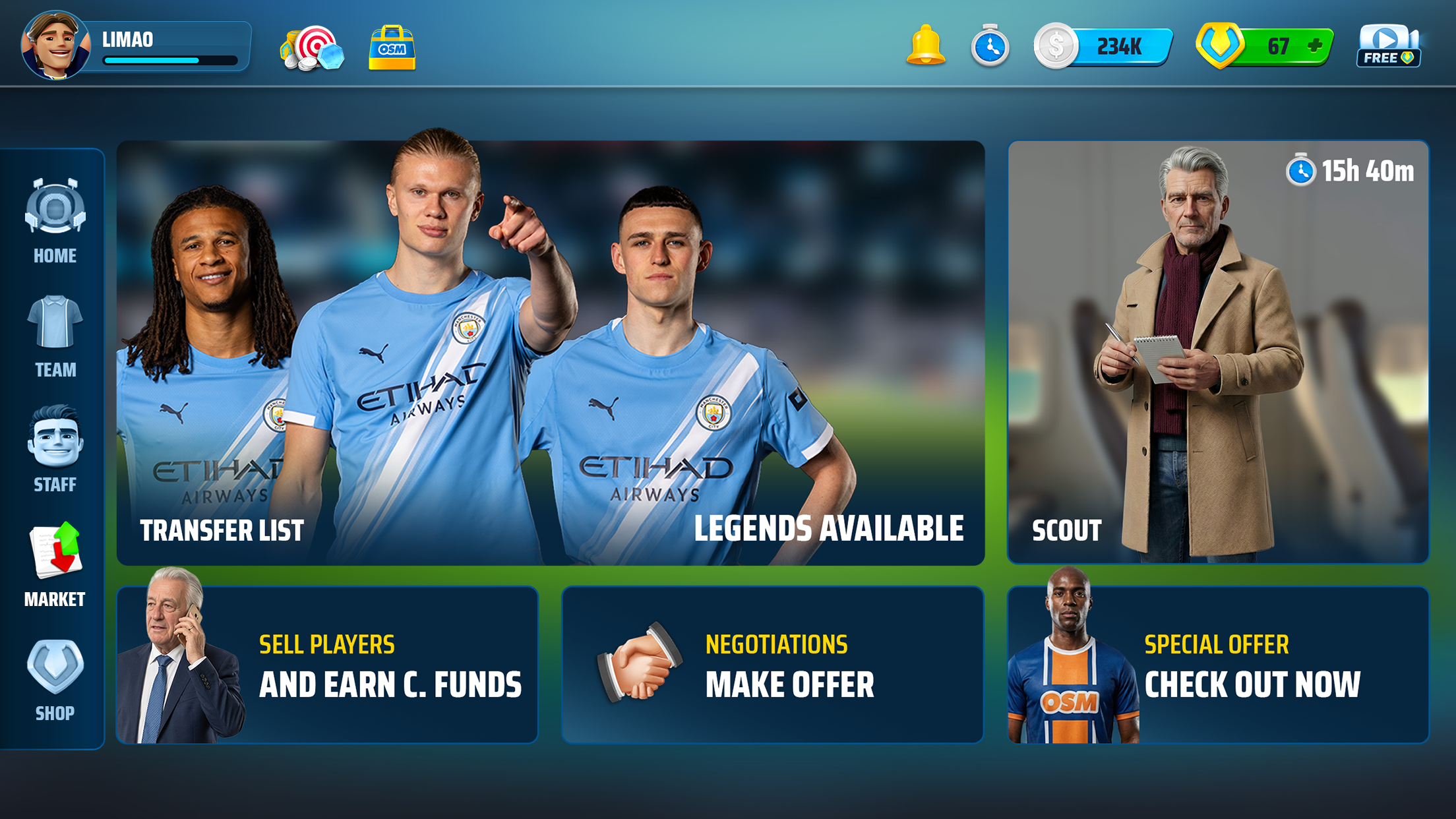Add more boss coins with the plus
The width and height of the screenshot is (1456, 819).
[1315, 45]
